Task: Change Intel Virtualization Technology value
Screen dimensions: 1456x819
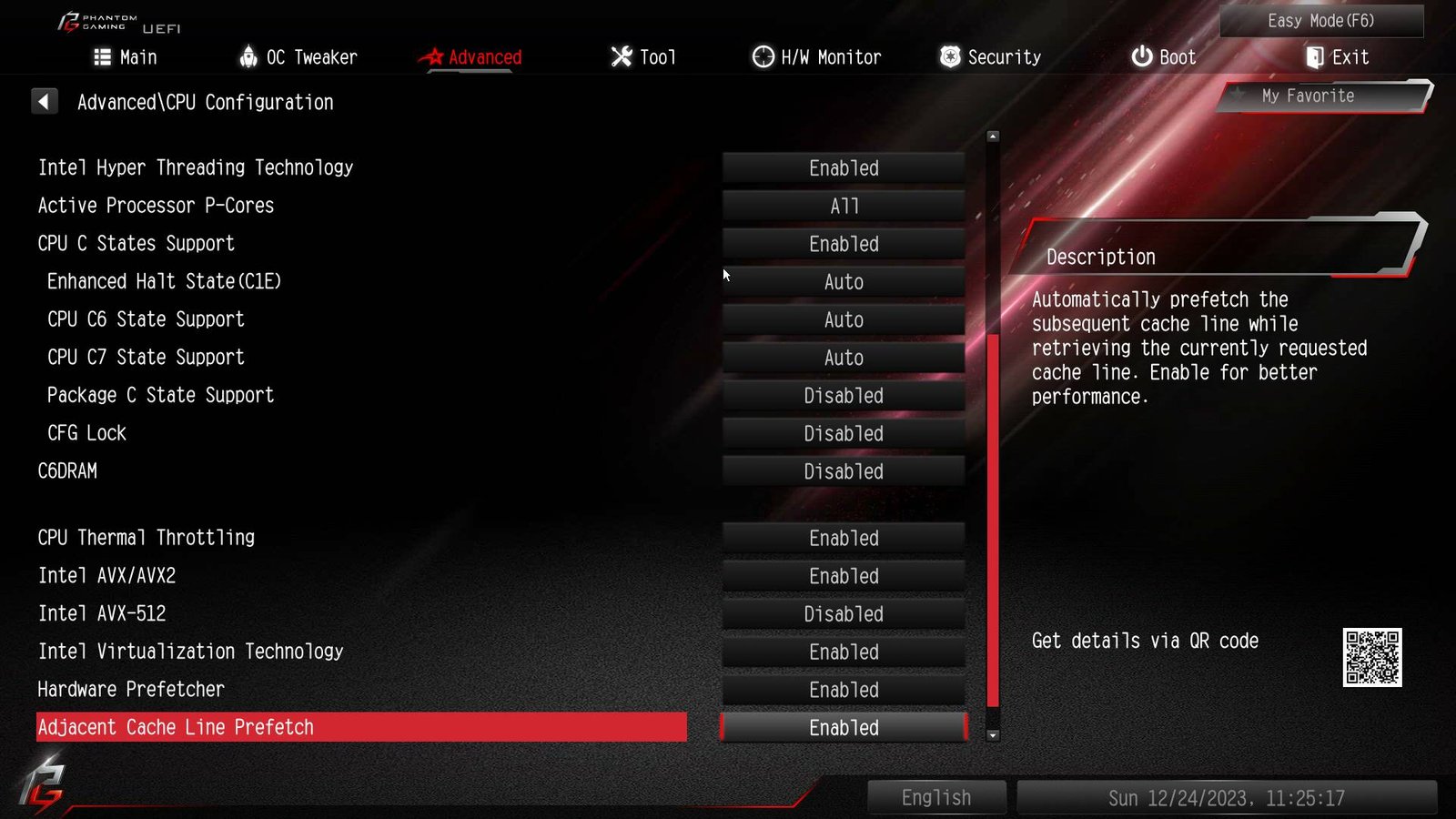Action: [x=844, y=652]
